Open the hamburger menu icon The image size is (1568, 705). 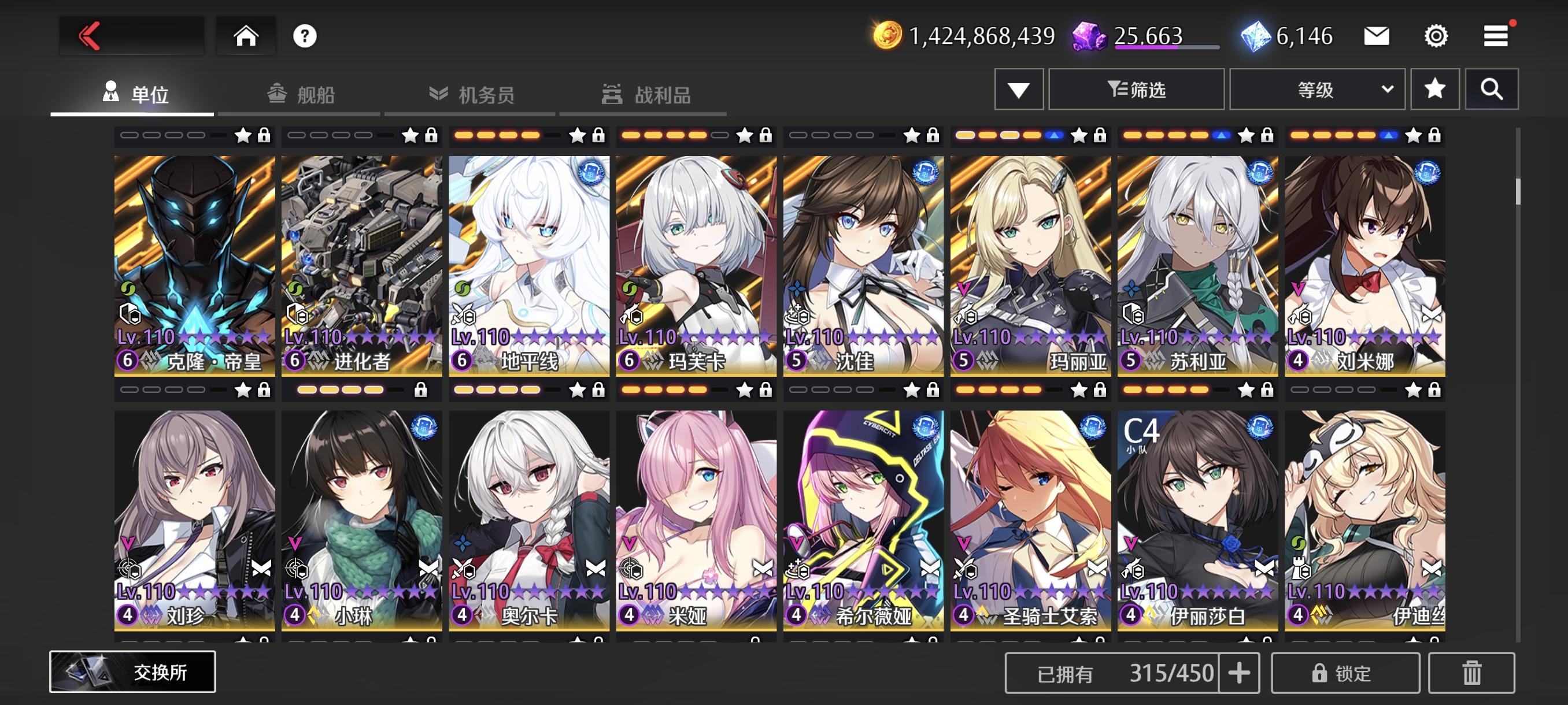(1497, 36)
